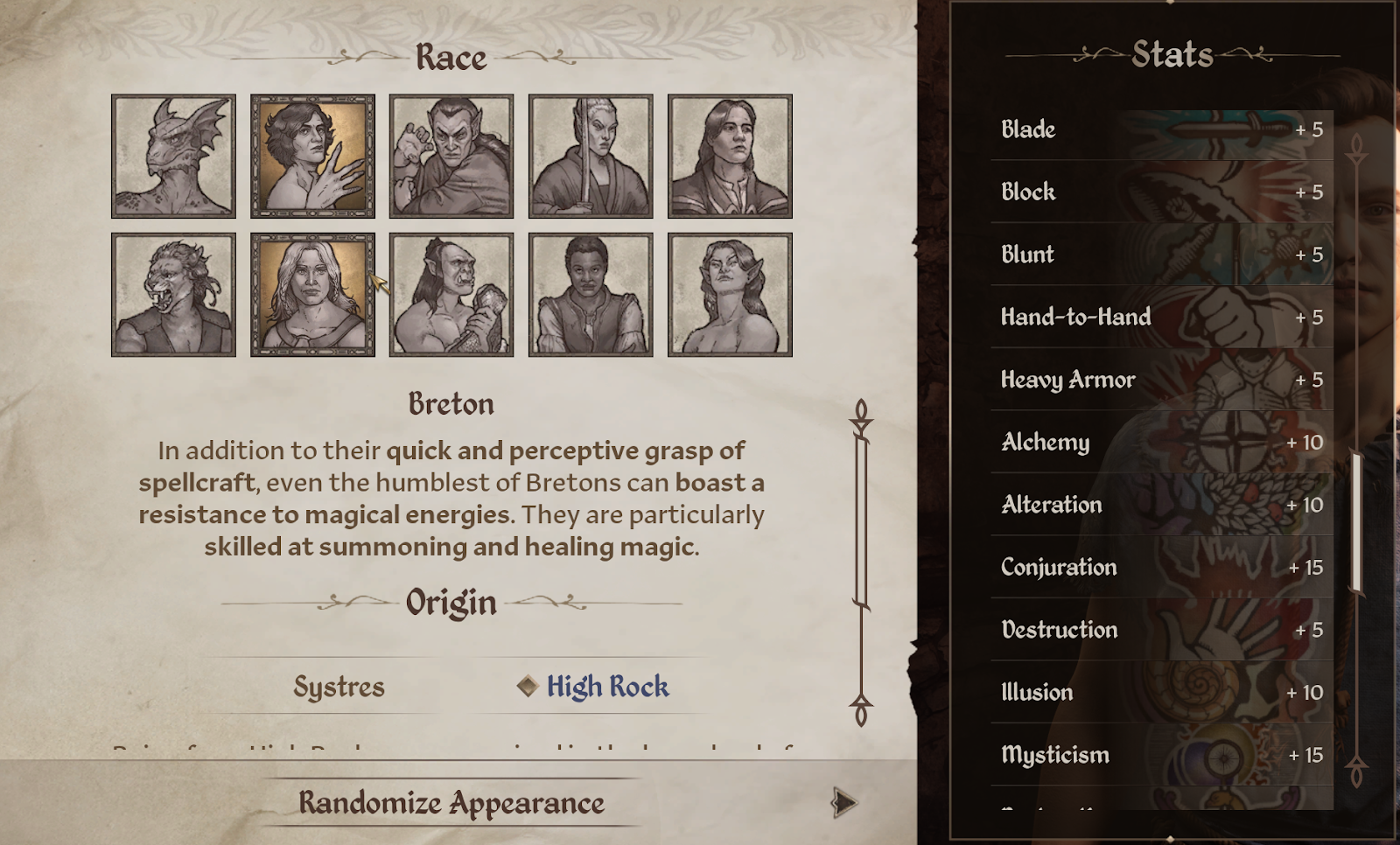Select the High Rock origin
The width and height of the screenshot is (1400, 845).
pyautogui.click(x=607, y=687)
